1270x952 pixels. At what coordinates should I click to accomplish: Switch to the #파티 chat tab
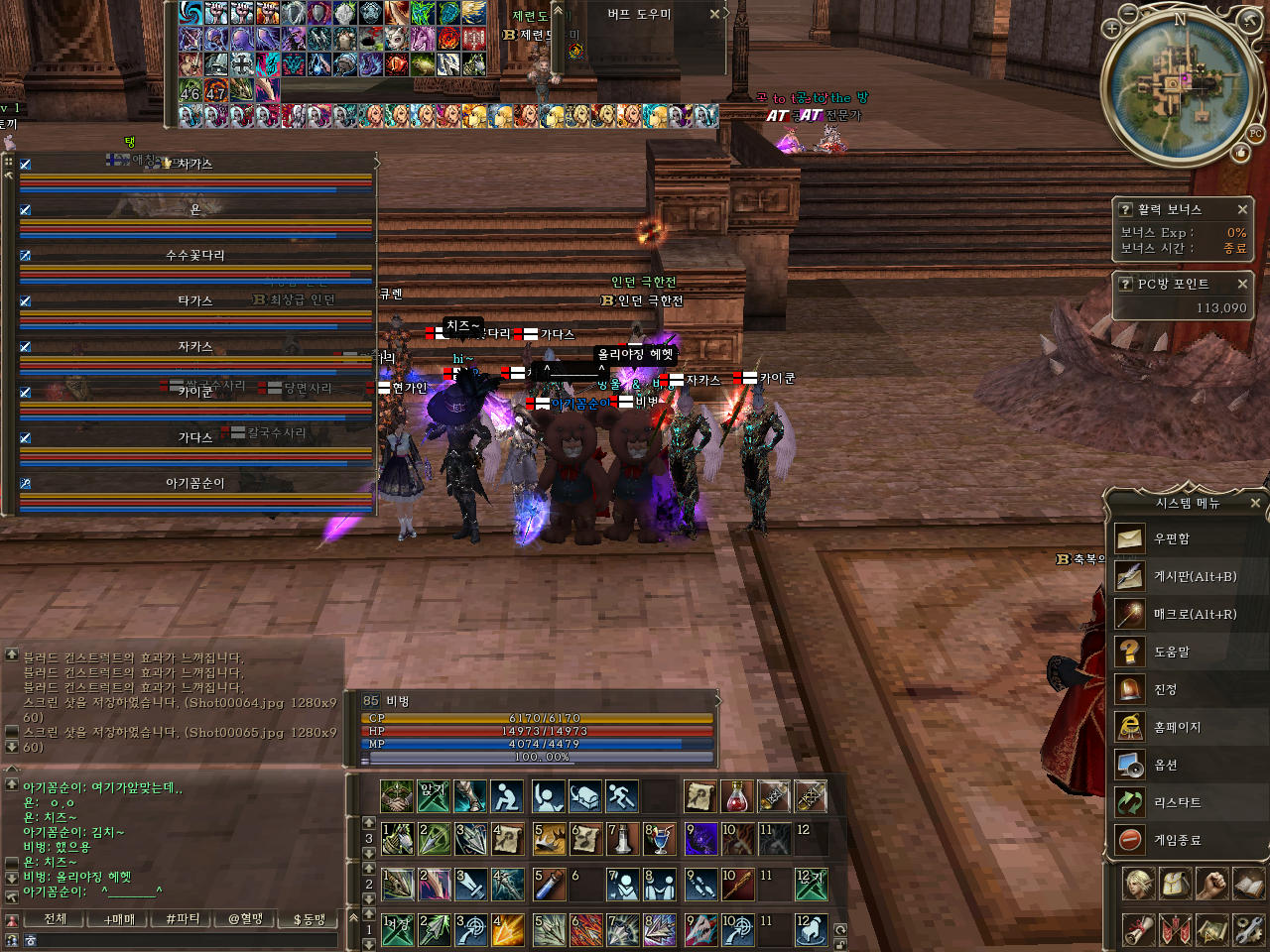point(183,919)
